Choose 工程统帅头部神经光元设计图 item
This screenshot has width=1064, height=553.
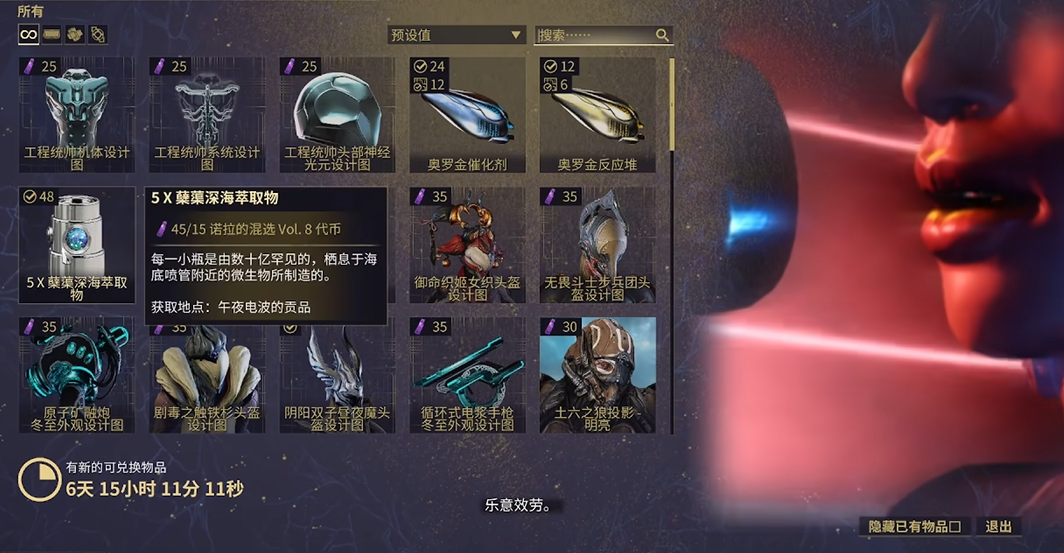pos(337,114)
